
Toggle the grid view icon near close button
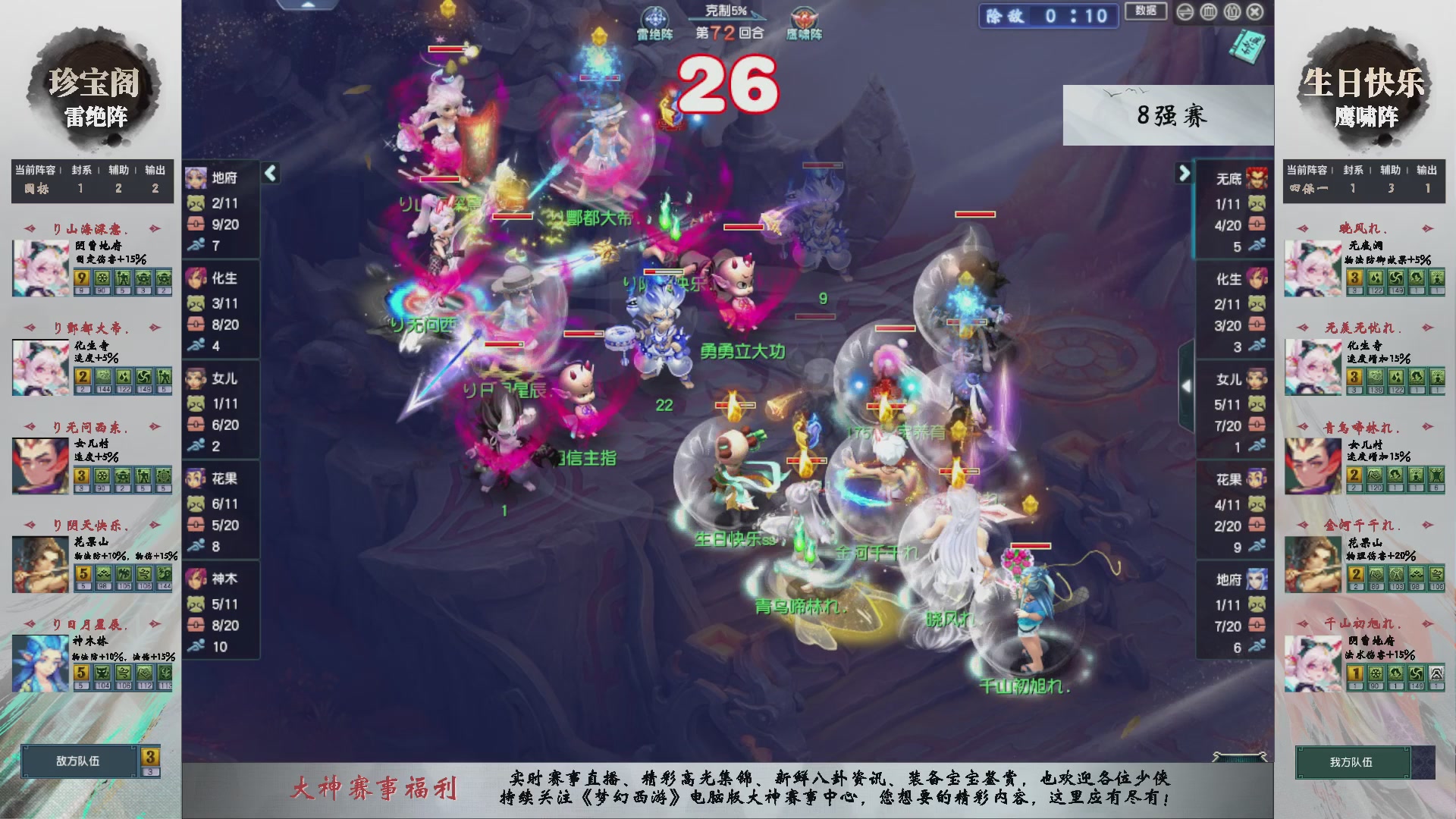point(1210,13)
